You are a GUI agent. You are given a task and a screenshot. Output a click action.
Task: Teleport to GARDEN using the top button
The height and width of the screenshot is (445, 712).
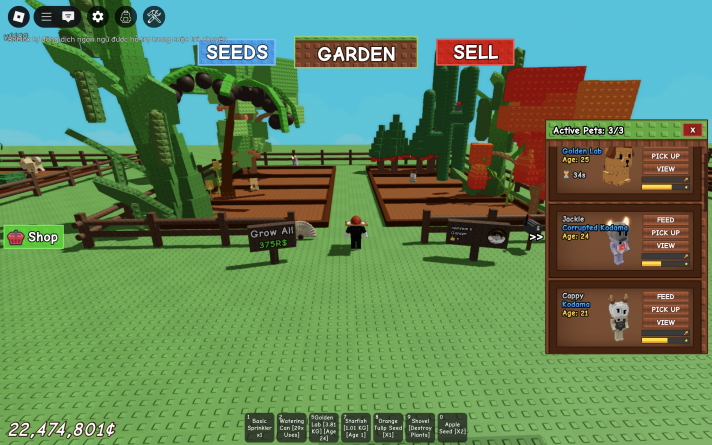(x=356, y=53)
